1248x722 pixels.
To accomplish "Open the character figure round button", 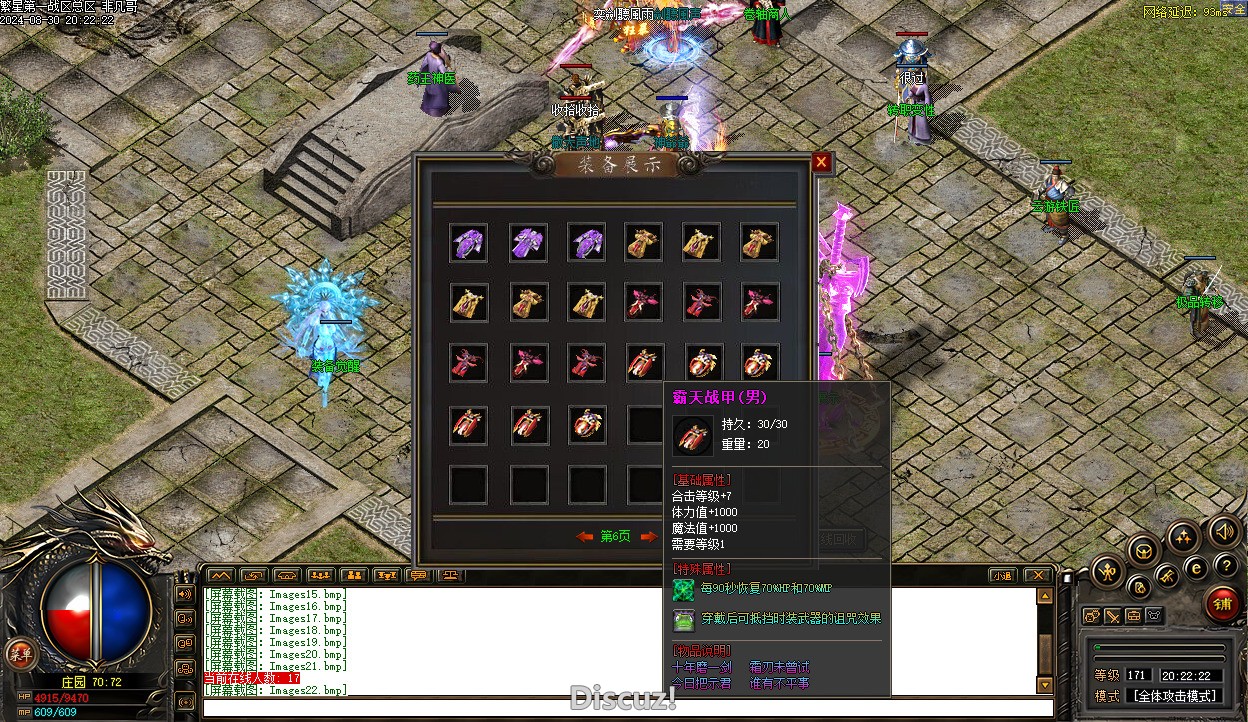I will pos(1107,573).
